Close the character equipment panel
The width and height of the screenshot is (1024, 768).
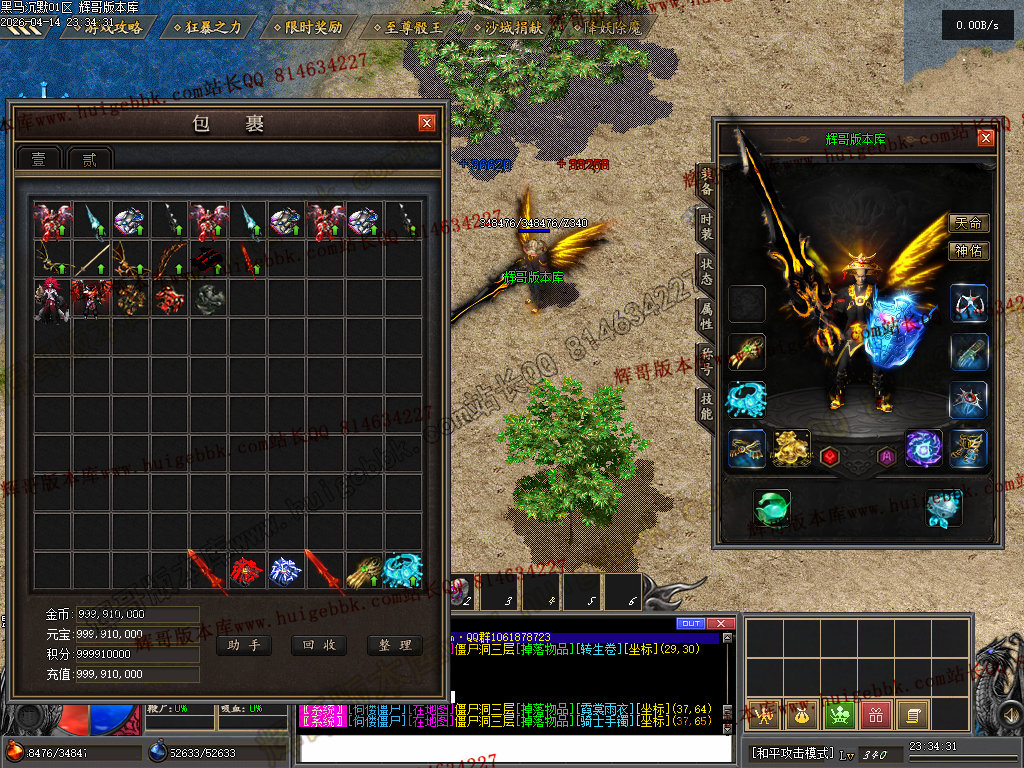coord(986,139)
